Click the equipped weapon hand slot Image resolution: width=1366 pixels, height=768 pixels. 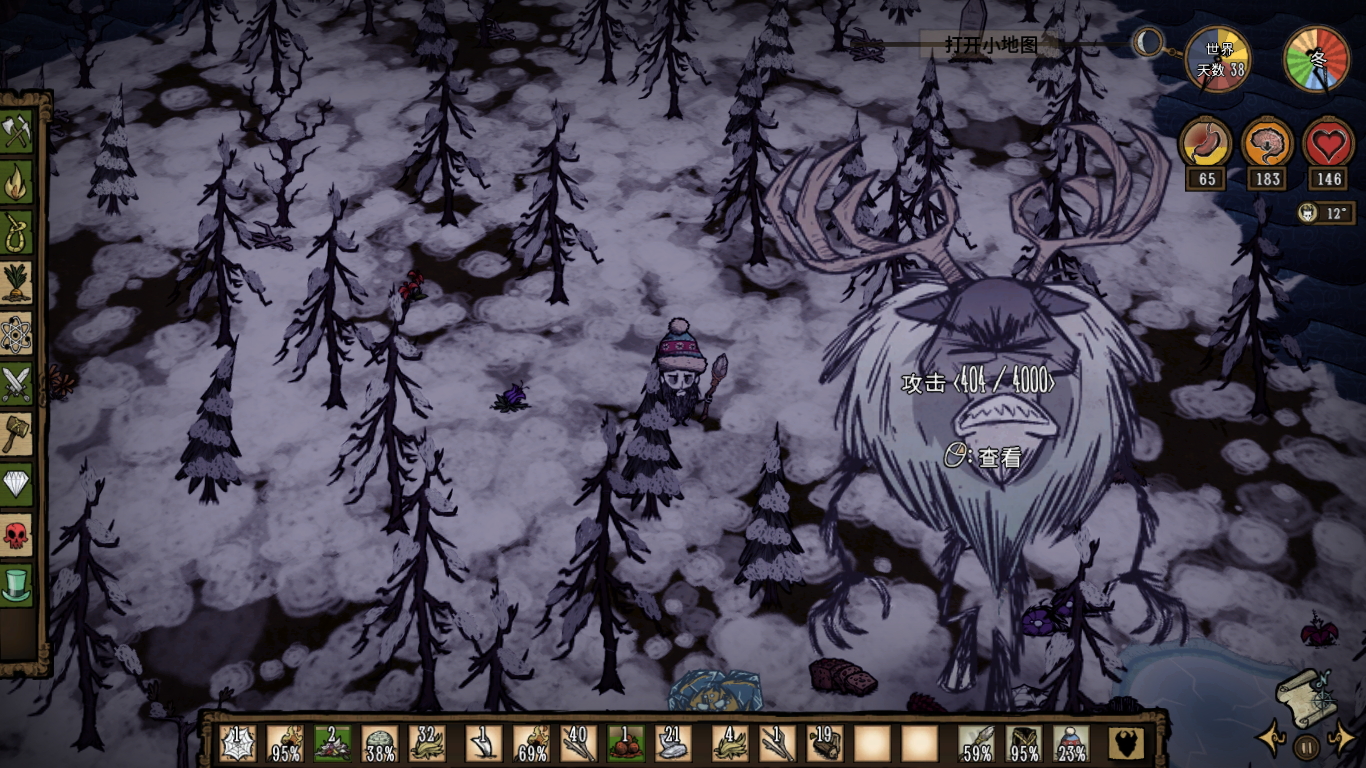(x=976, y=744)
